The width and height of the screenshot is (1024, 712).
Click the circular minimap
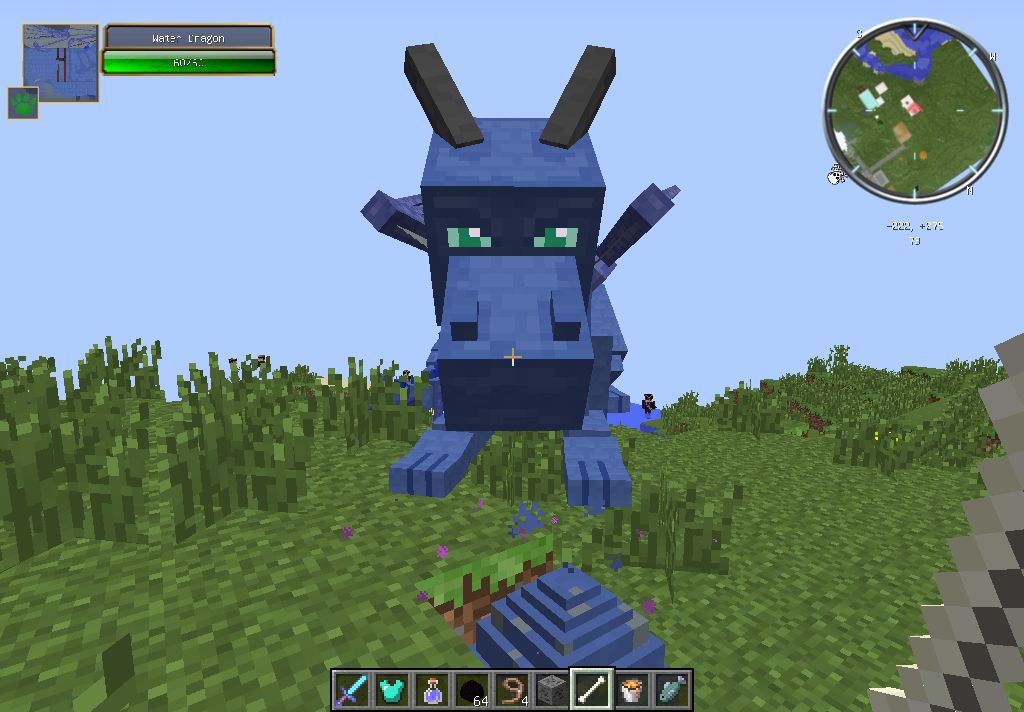(914, 109)
